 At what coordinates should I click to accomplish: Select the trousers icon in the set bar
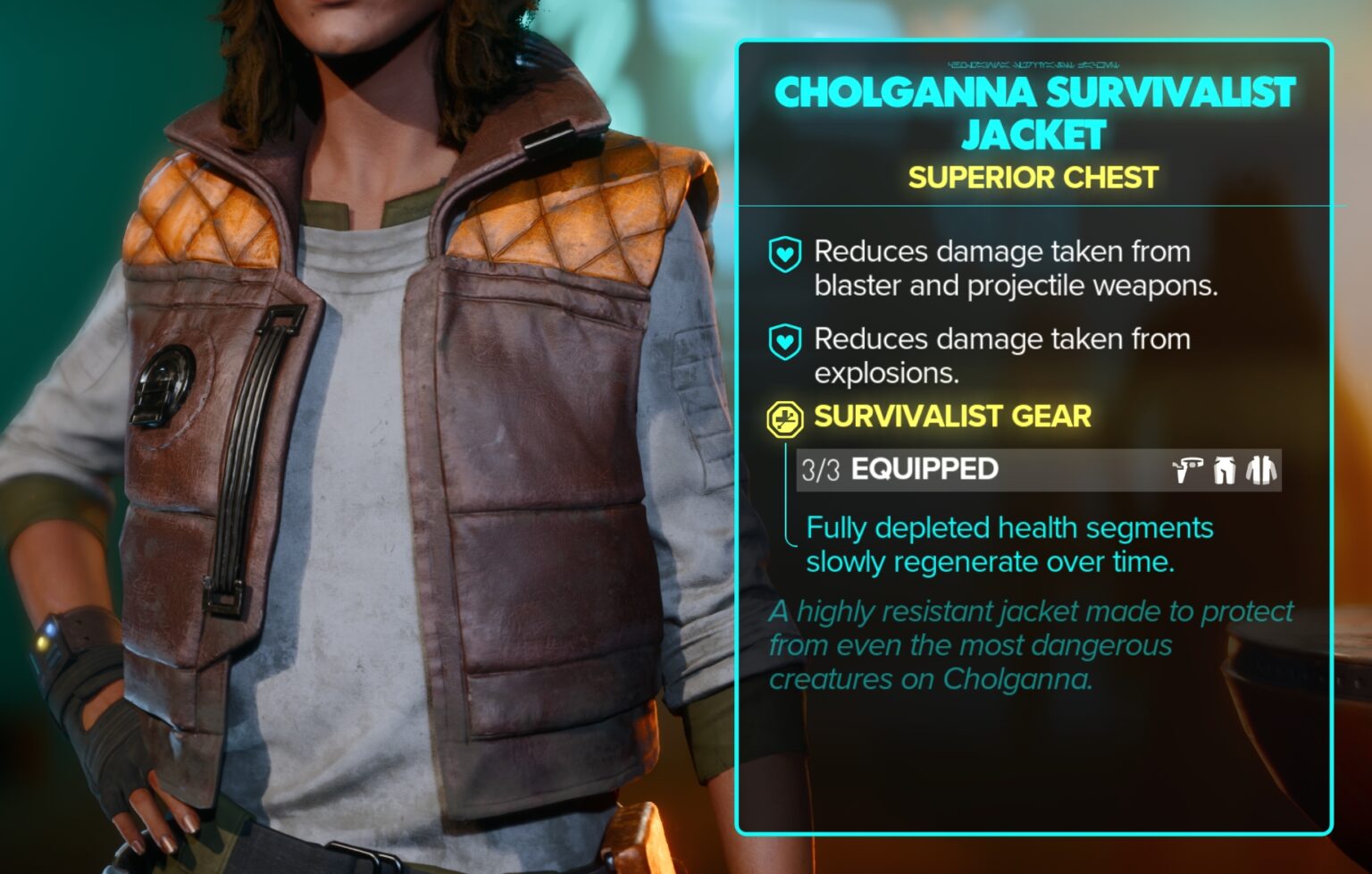point(1225,470)
